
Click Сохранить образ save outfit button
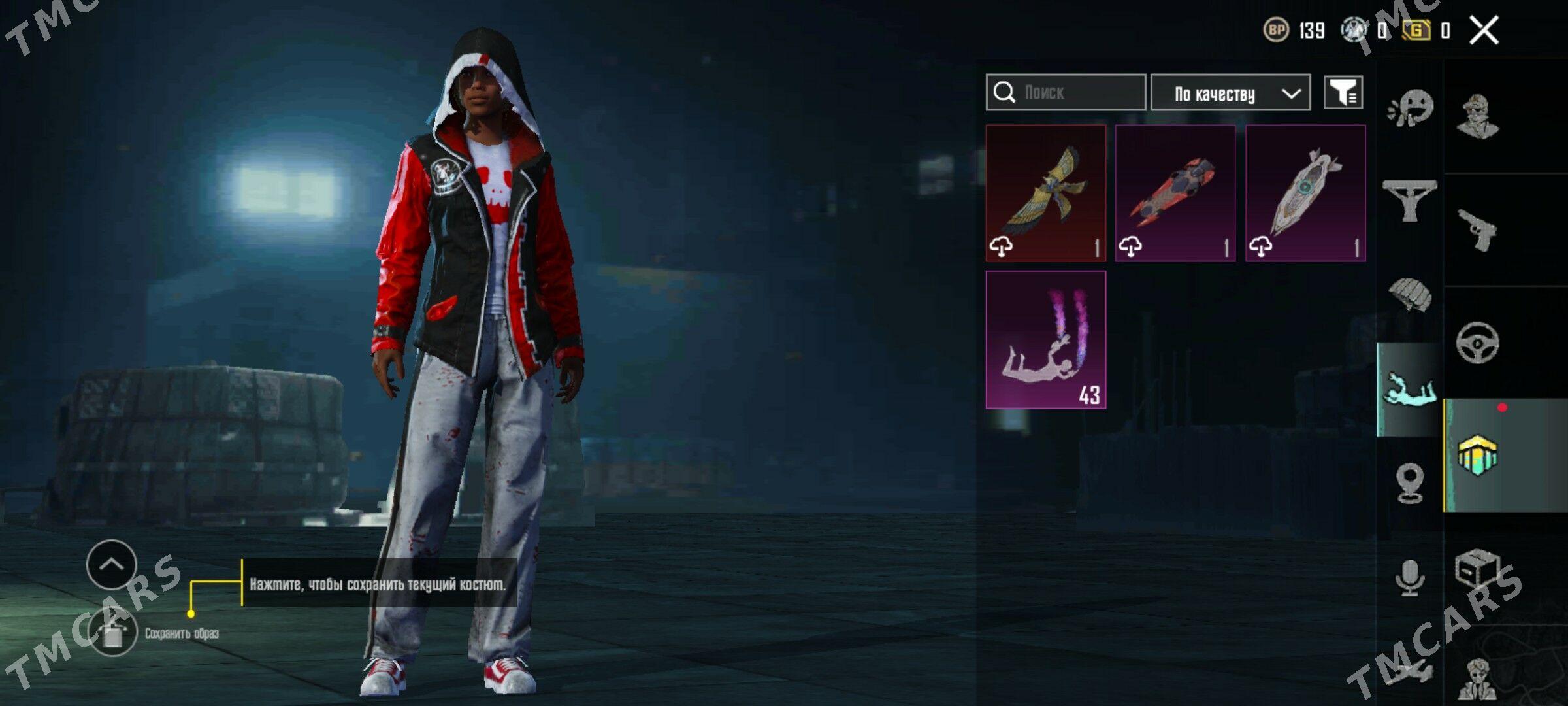[113, 632]
